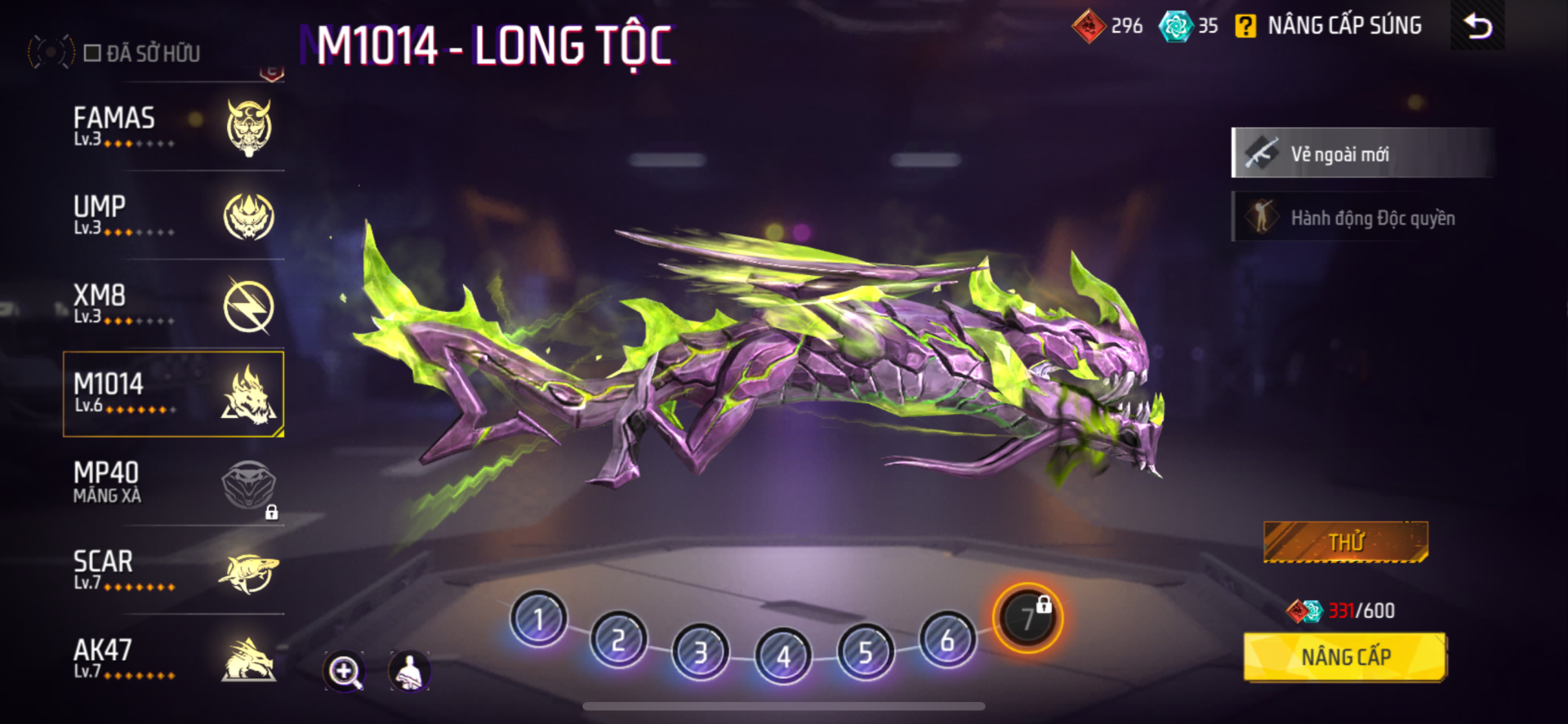The height and width of the screenshot is (724, 1568).
Task: Choose the AK47 weapon entry
Action: coord(173,660)
